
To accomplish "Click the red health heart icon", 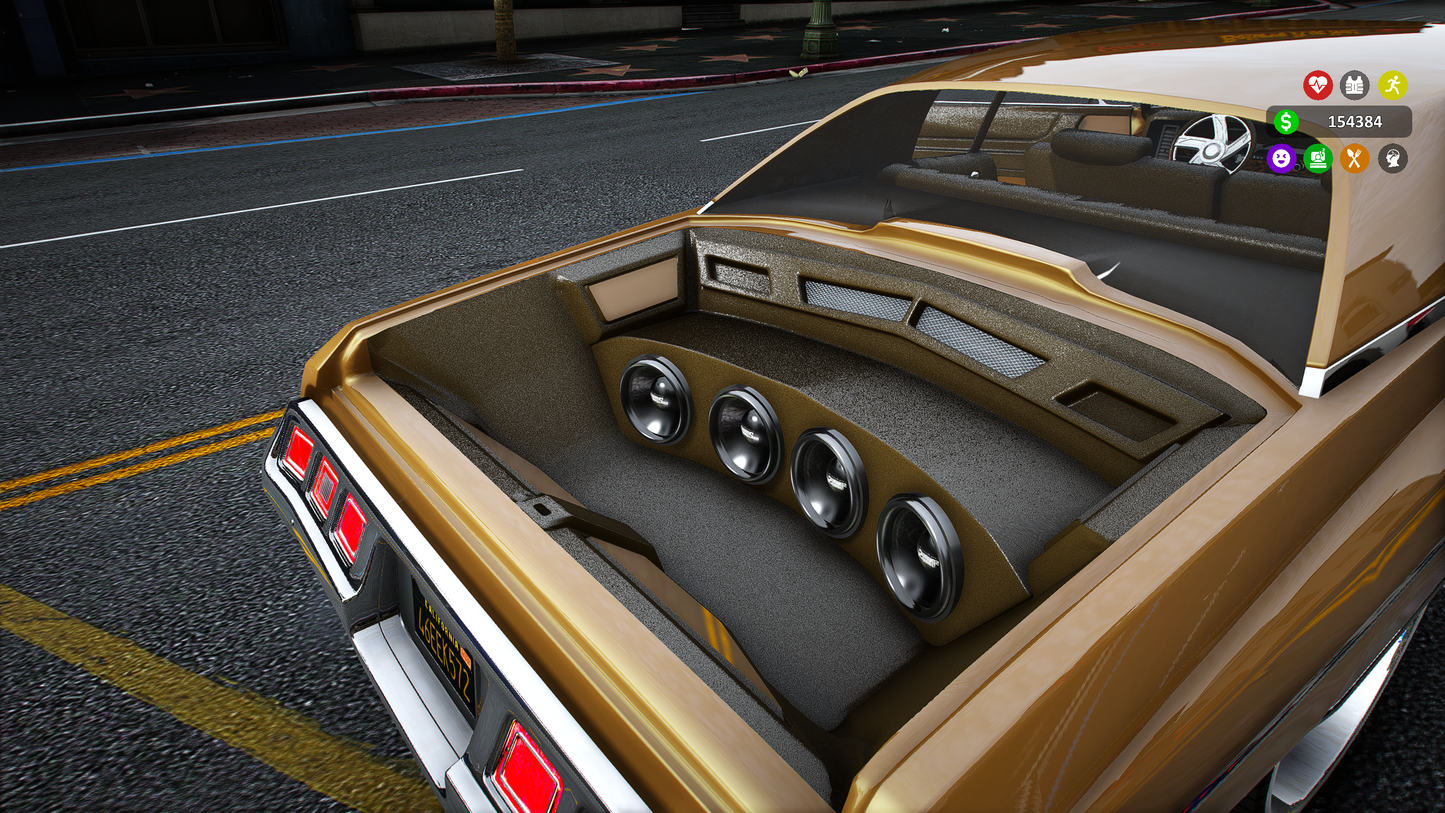I will point(1318,85).
